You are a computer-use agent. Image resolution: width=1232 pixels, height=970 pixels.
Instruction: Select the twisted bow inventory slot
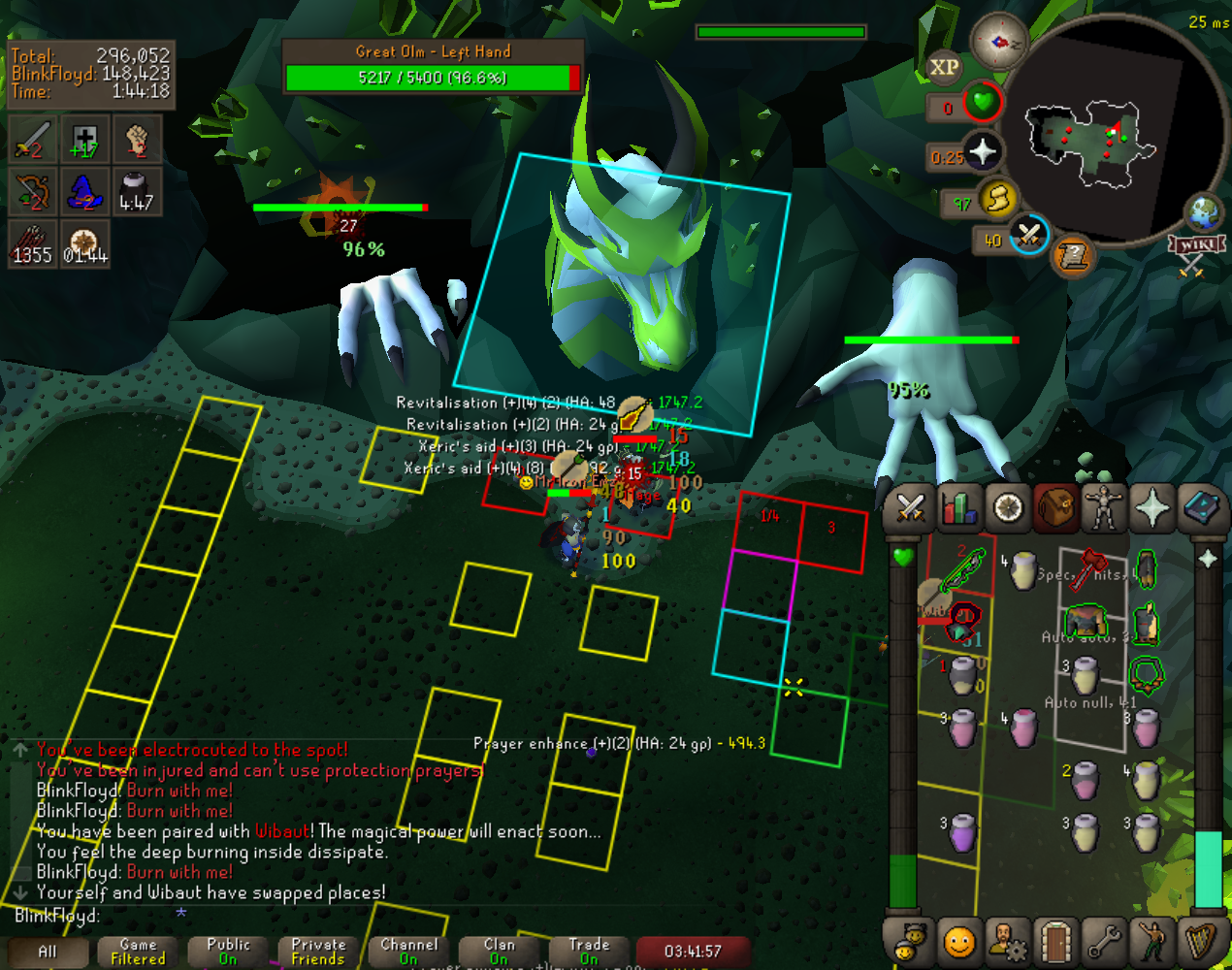pos(963,569)
